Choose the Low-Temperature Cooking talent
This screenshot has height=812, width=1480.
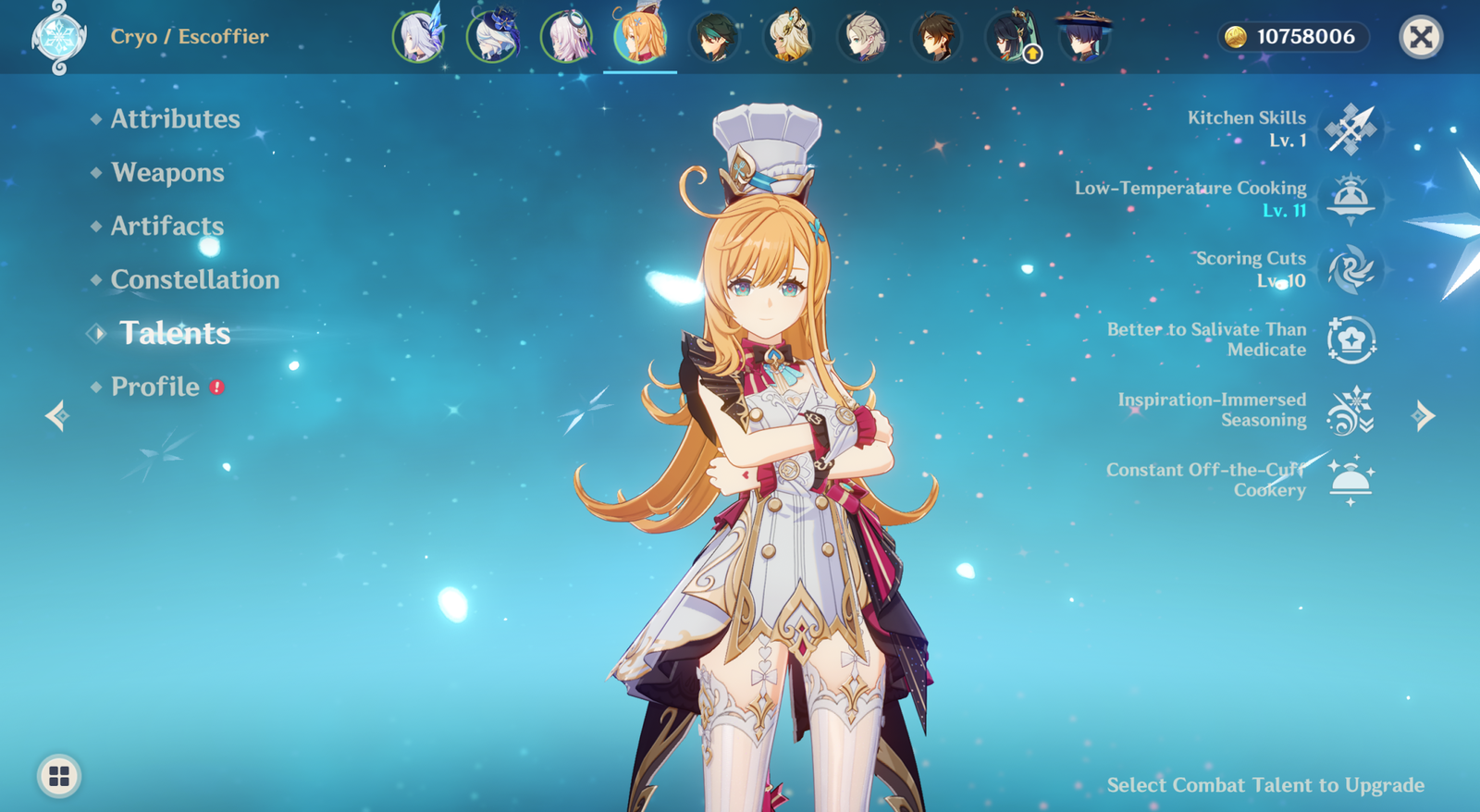pos(1350,199)
